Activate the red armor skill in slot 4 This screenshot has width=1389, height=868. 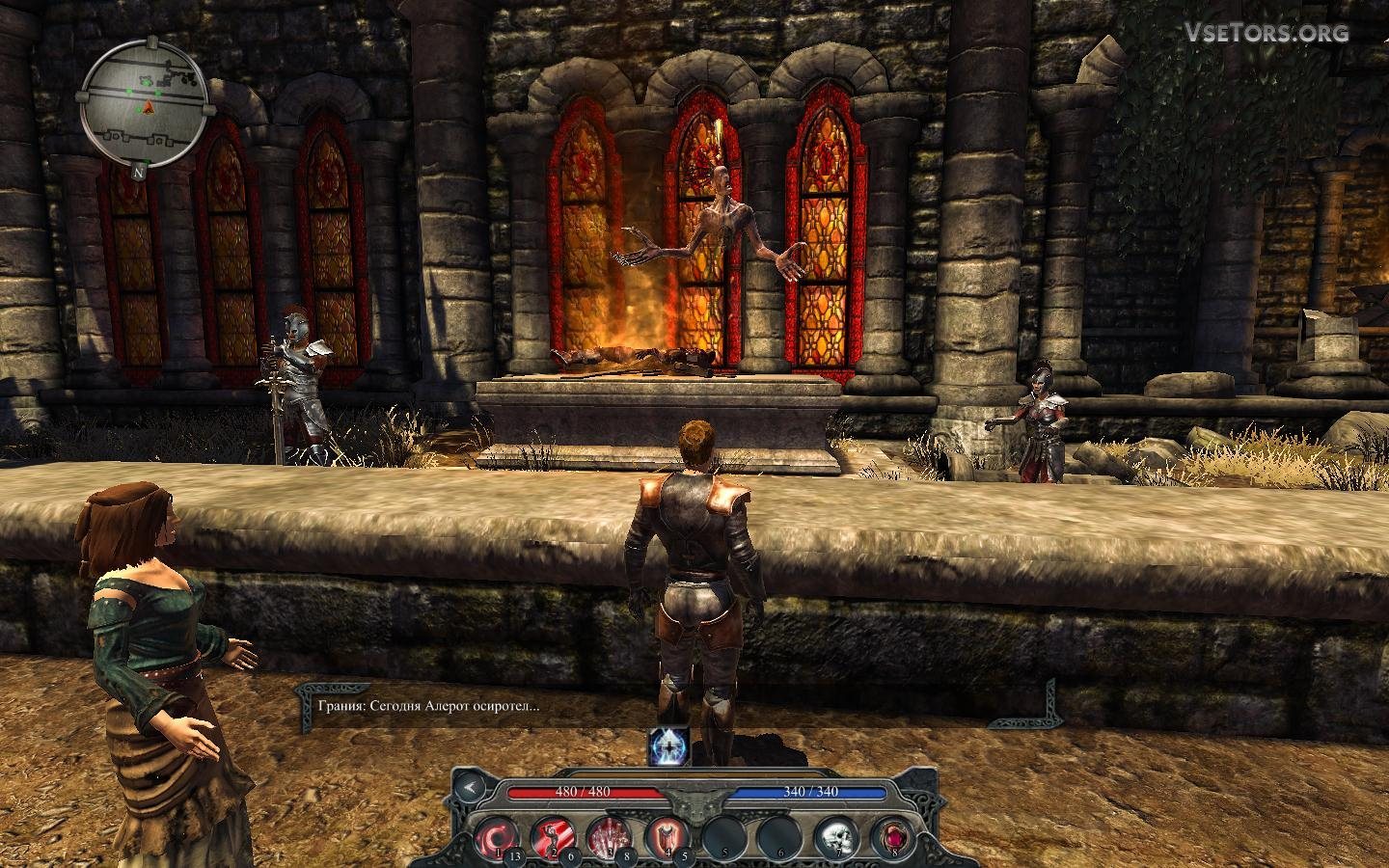[x=665, y=834]
